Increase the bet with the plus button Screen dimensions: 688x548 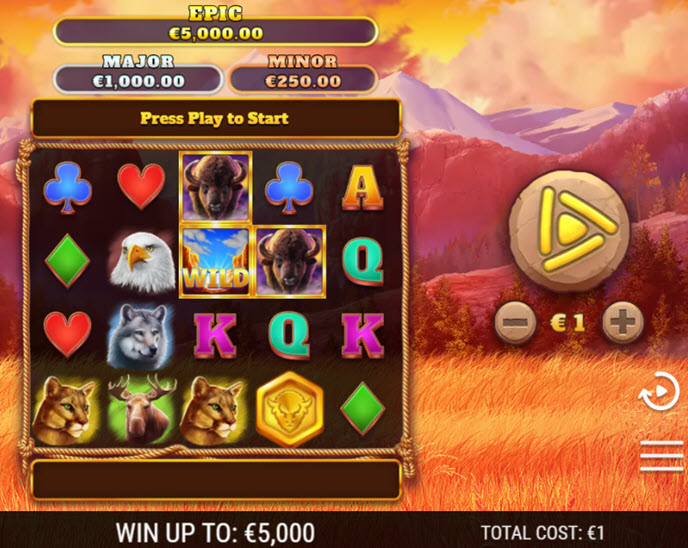point(622,323)
